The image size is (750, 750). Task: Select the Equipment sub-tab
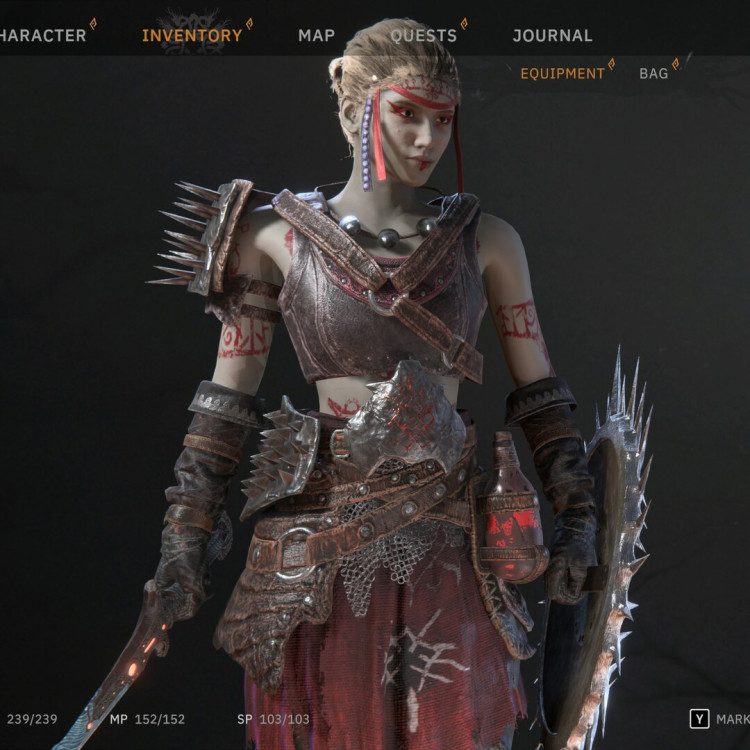click(562, 74)
